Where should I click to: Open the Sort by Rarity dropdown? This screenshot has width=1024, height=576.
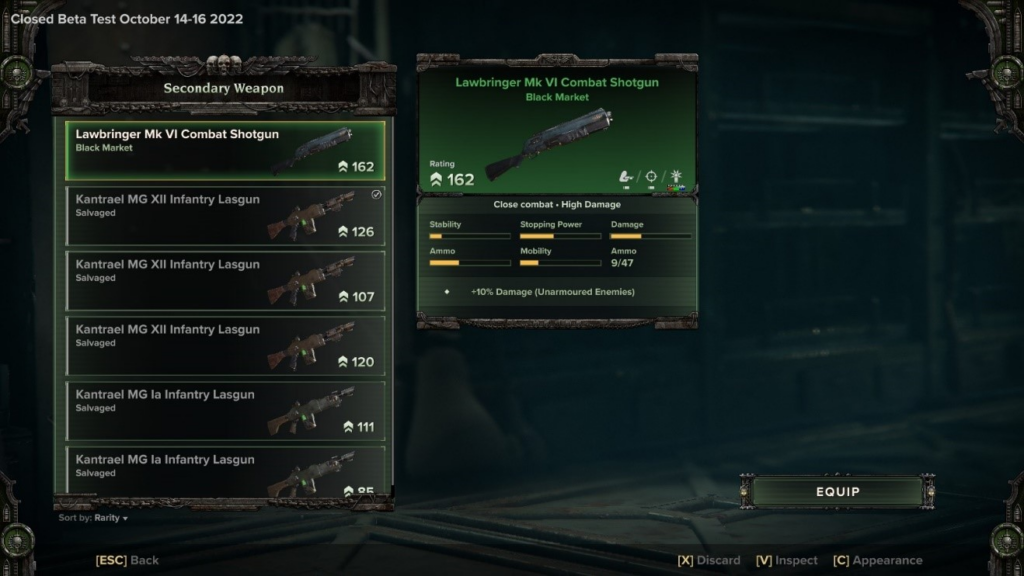coord(94,518)
